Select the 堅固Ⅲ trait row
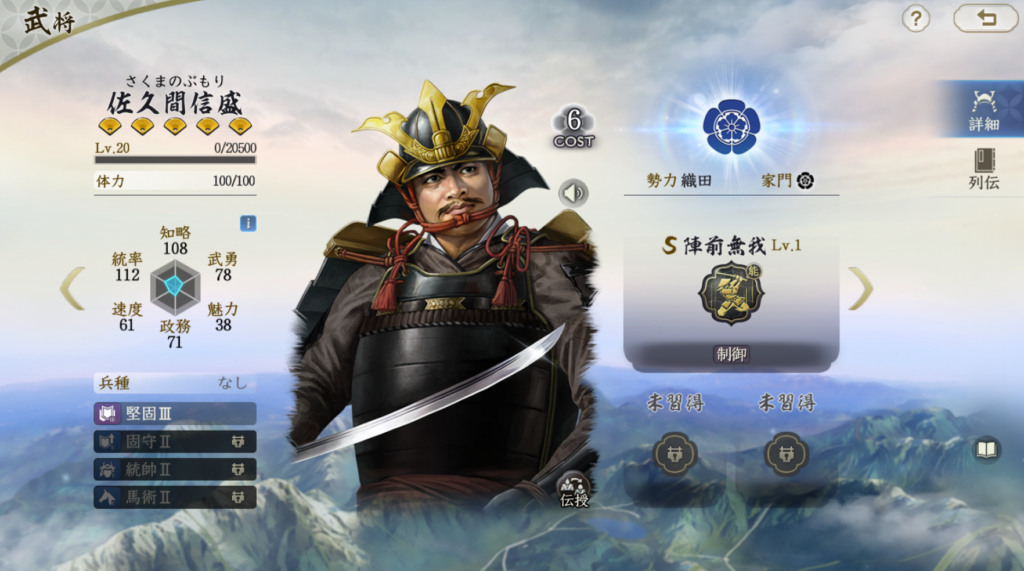The height and width of the screenshot is (571, 1024). click(175, 413)
